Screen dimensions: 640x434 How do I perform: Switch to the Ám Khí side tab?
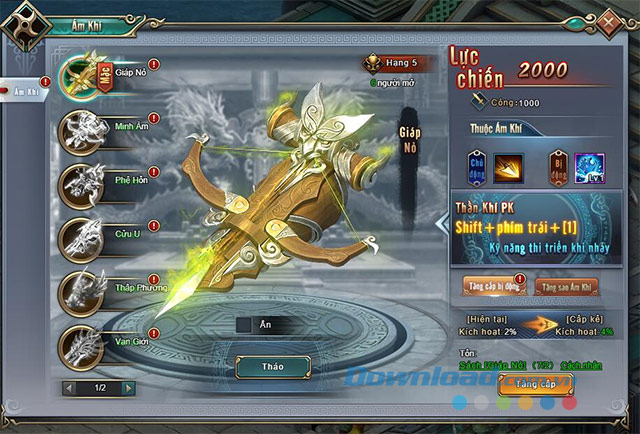click(x=25, y=91)
